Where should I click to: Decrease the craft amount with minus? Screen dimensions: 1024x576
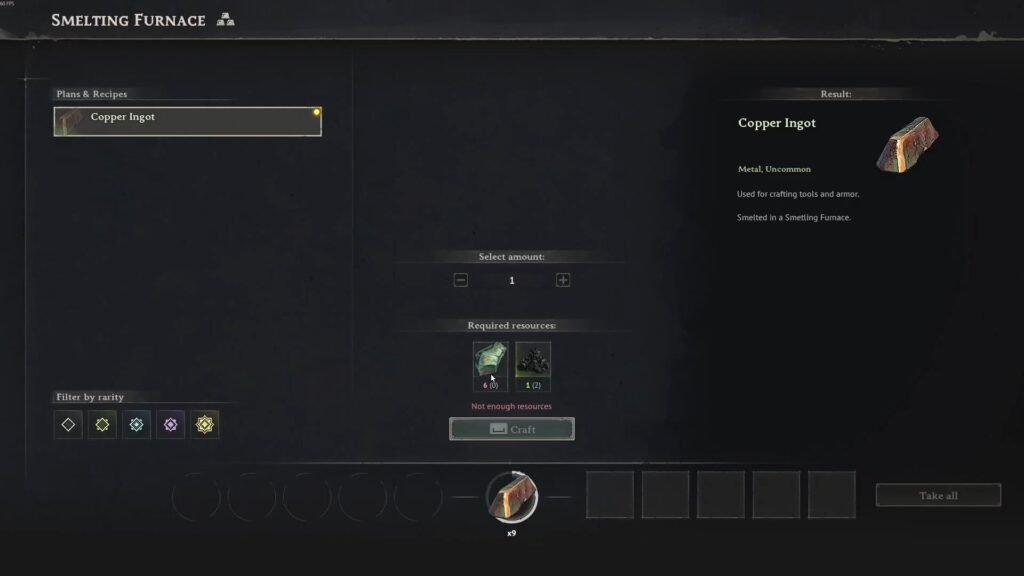pyautogui.click(x=461, y=280)
